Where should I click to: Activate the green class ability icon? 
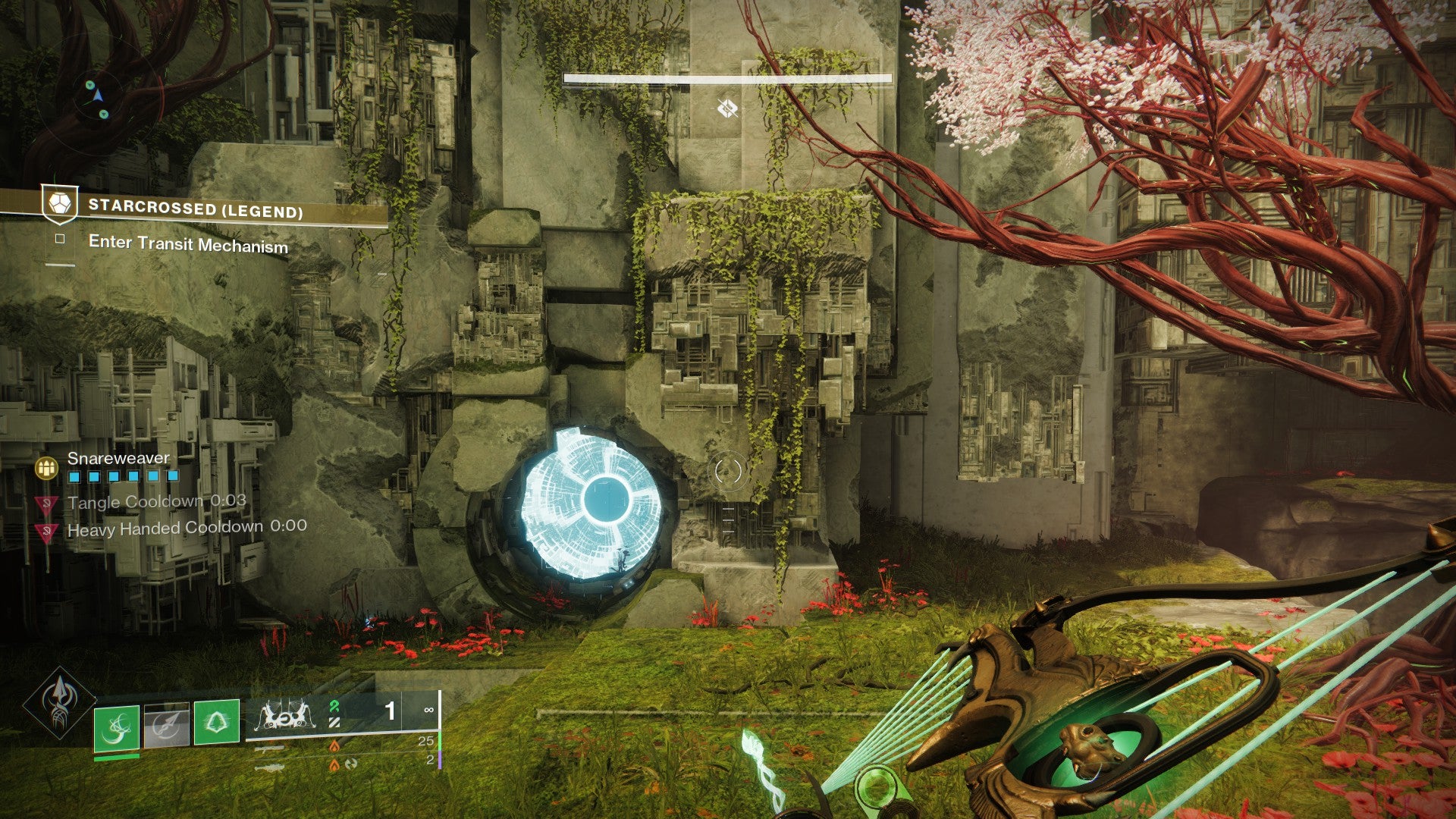tap(217, 722)
